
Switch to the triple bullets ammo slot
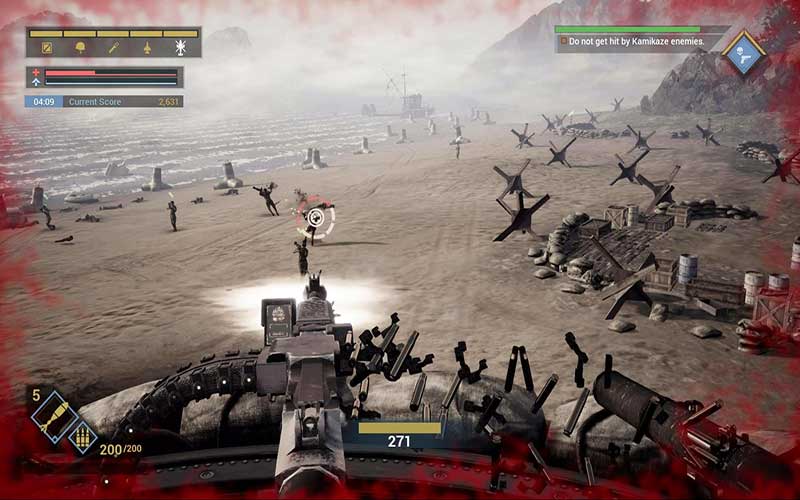(x=81, y=437)
